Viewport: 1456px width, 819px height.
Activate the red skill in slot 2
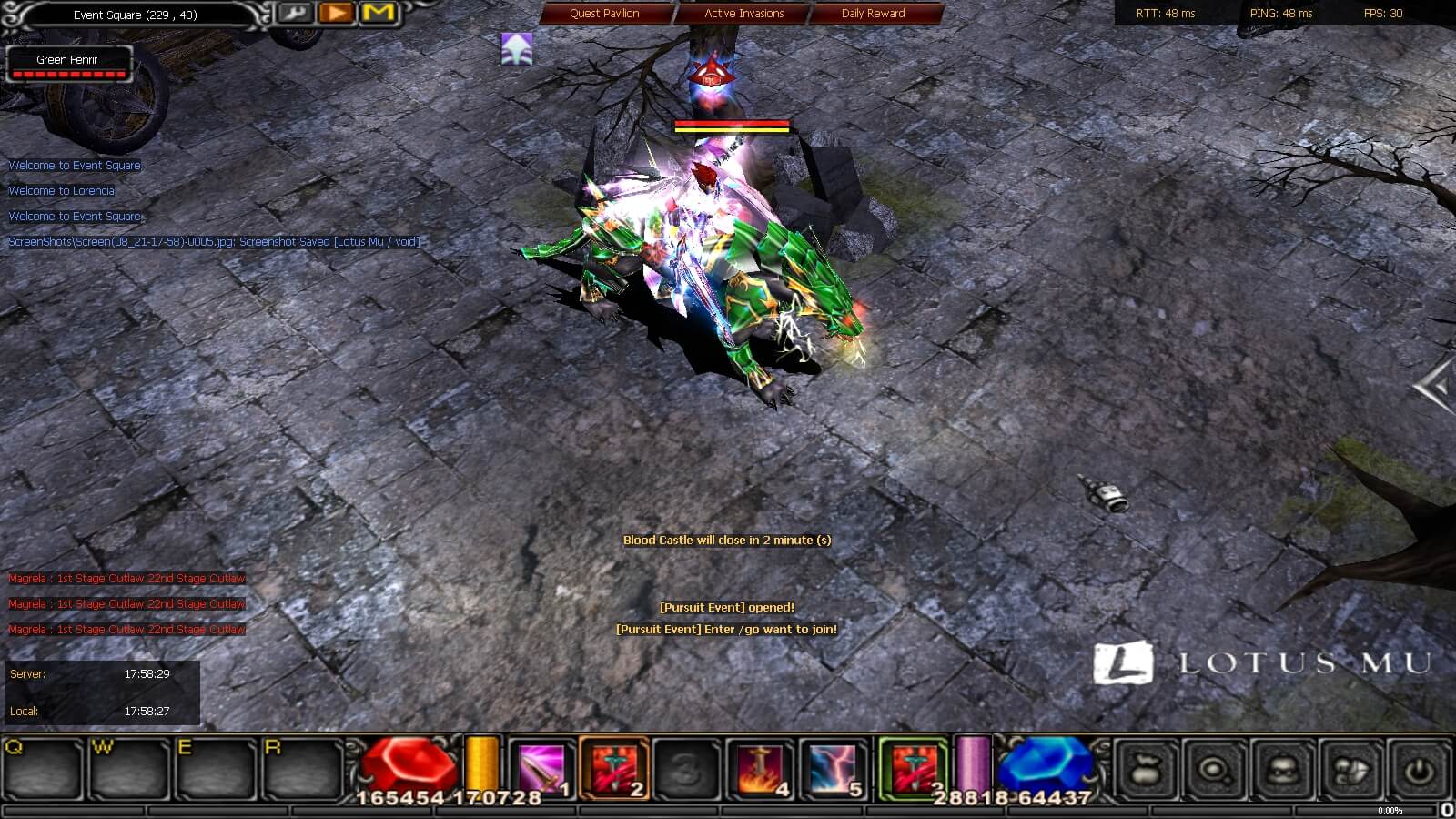point(613,769)
